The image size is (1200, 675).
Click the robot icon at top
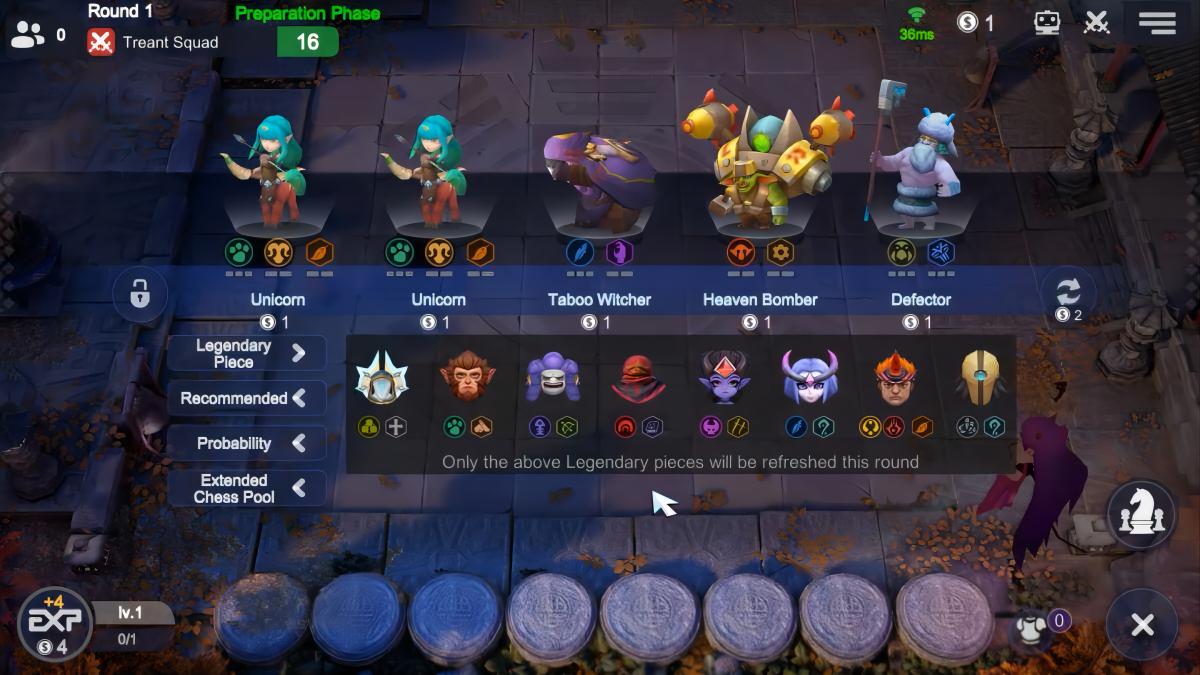pos(1047,22)
